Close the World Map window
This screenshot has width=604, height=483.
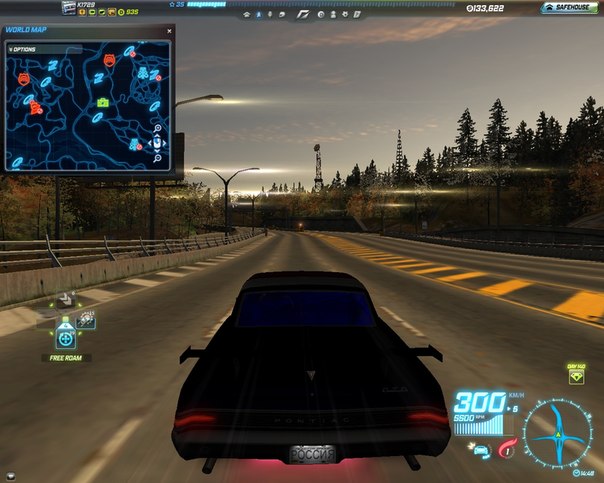click(168, 30)
